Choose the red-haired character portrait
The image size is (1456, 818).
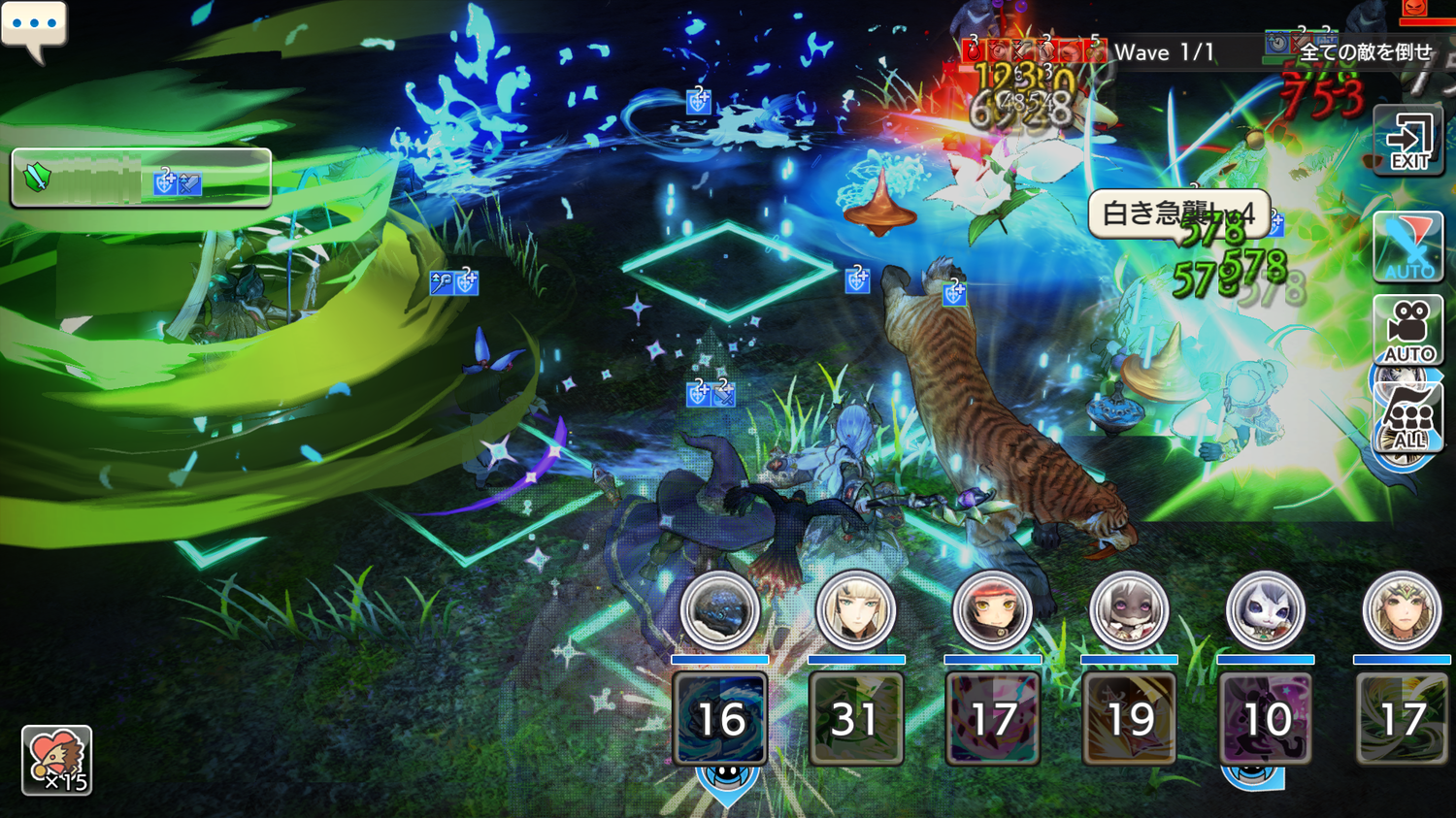pos(992,610)
